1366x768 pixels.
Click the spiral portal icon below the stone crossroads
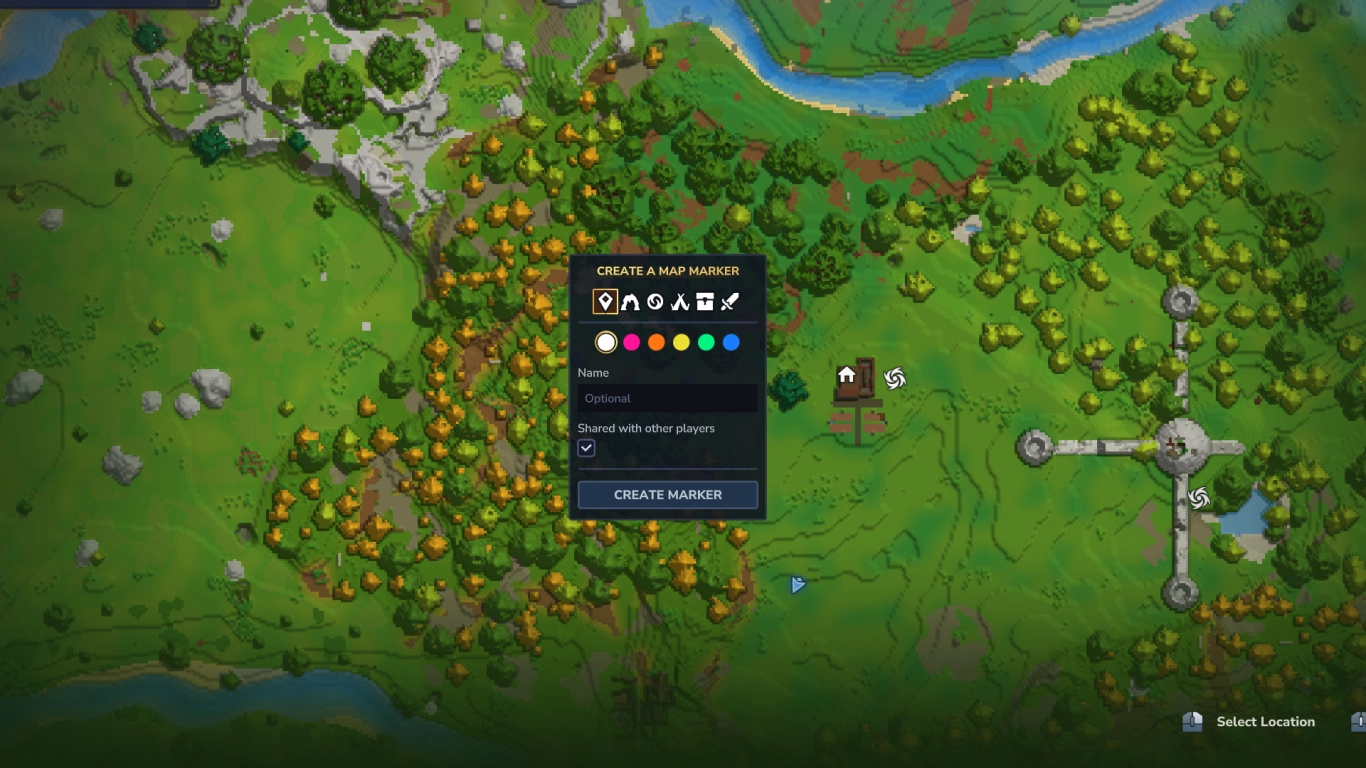click(x=1197, y=497)
